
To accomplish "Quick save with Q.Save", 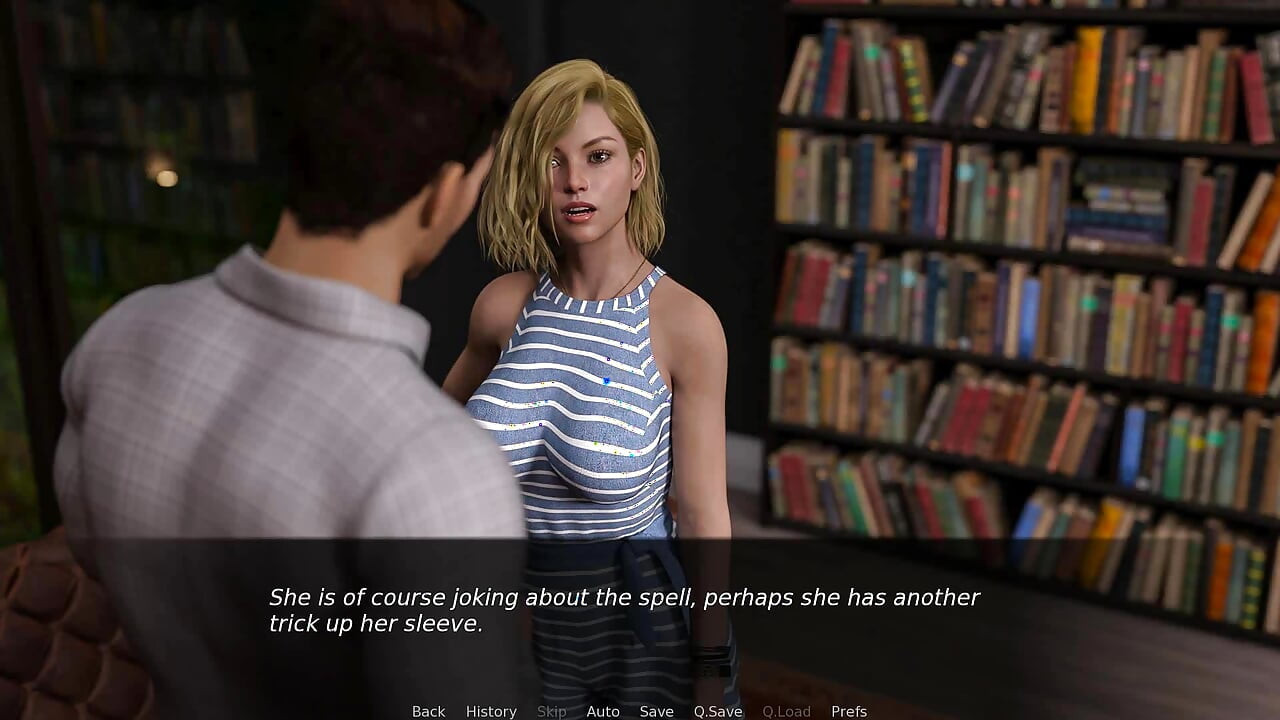I will click(718, 711).
